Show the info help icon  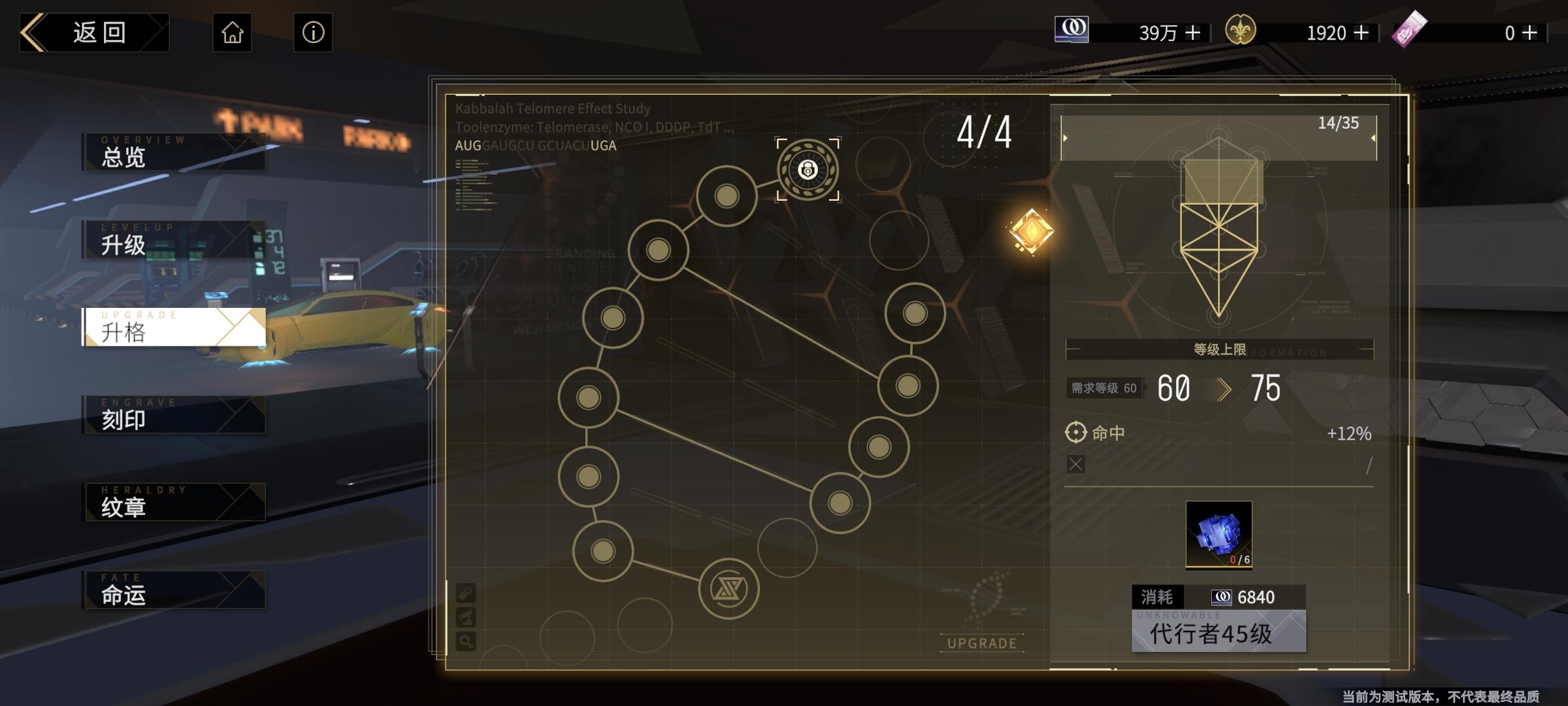pyautogui.click(x=313, y=33)
